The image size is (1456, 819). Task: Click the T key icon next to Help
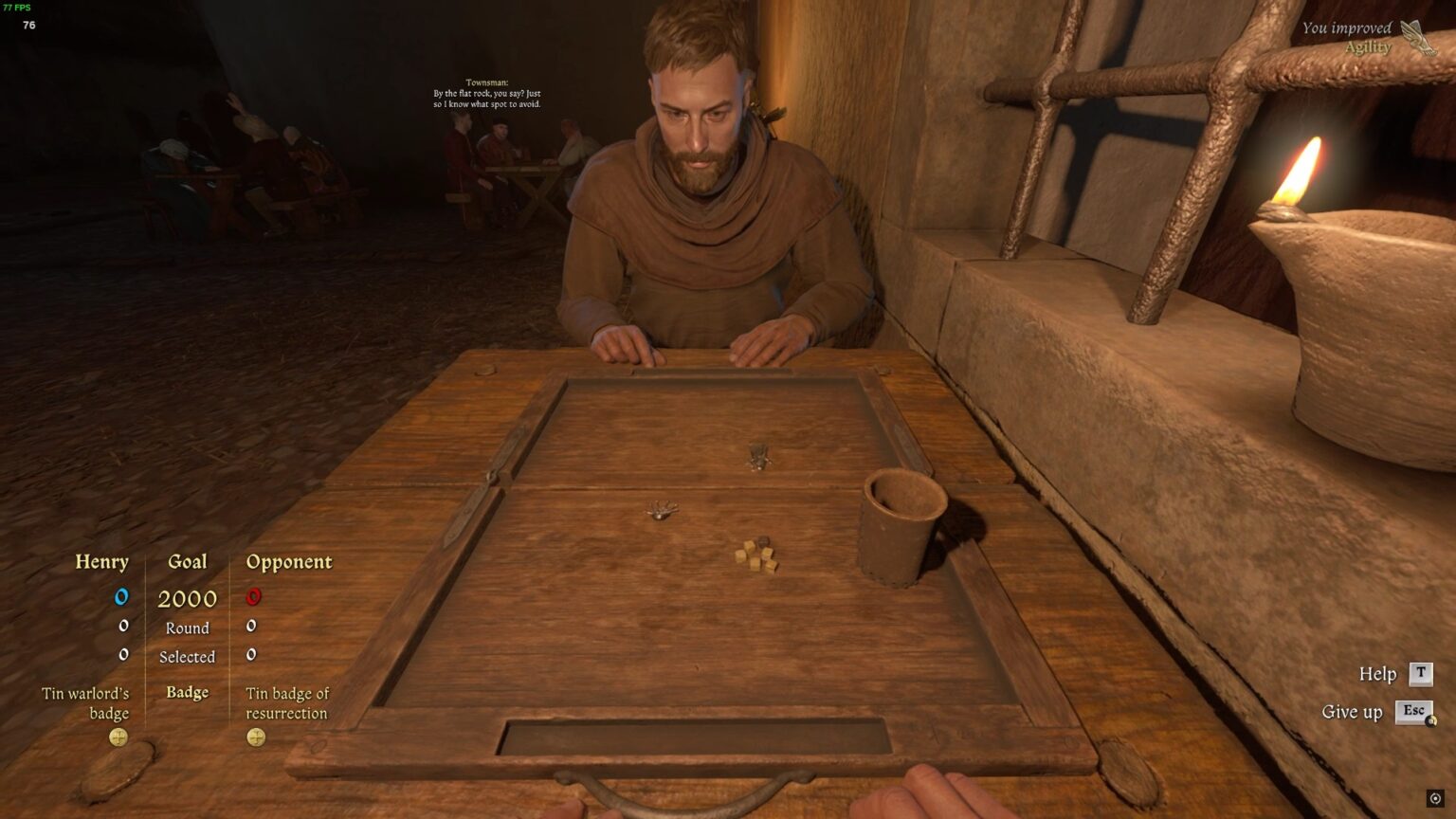tap(1421, 673)
